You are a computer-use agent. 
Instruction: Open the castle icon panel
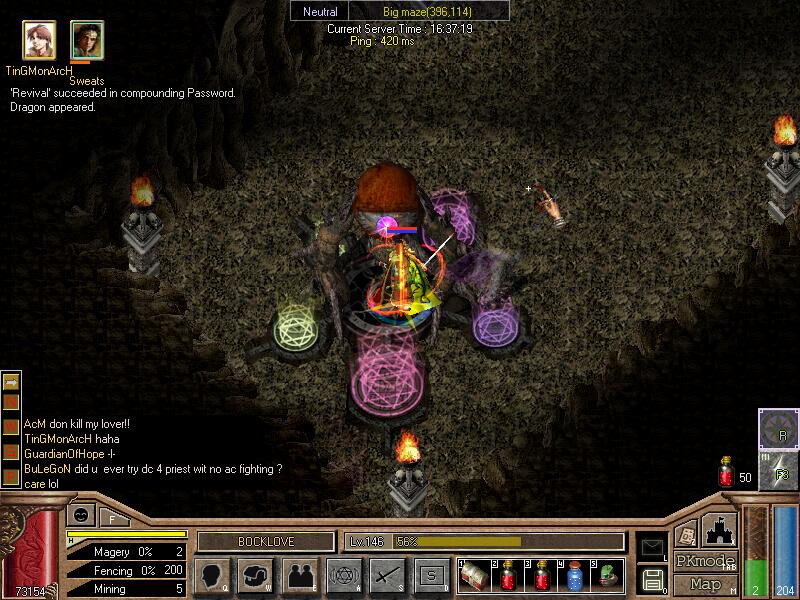(718, 530)
